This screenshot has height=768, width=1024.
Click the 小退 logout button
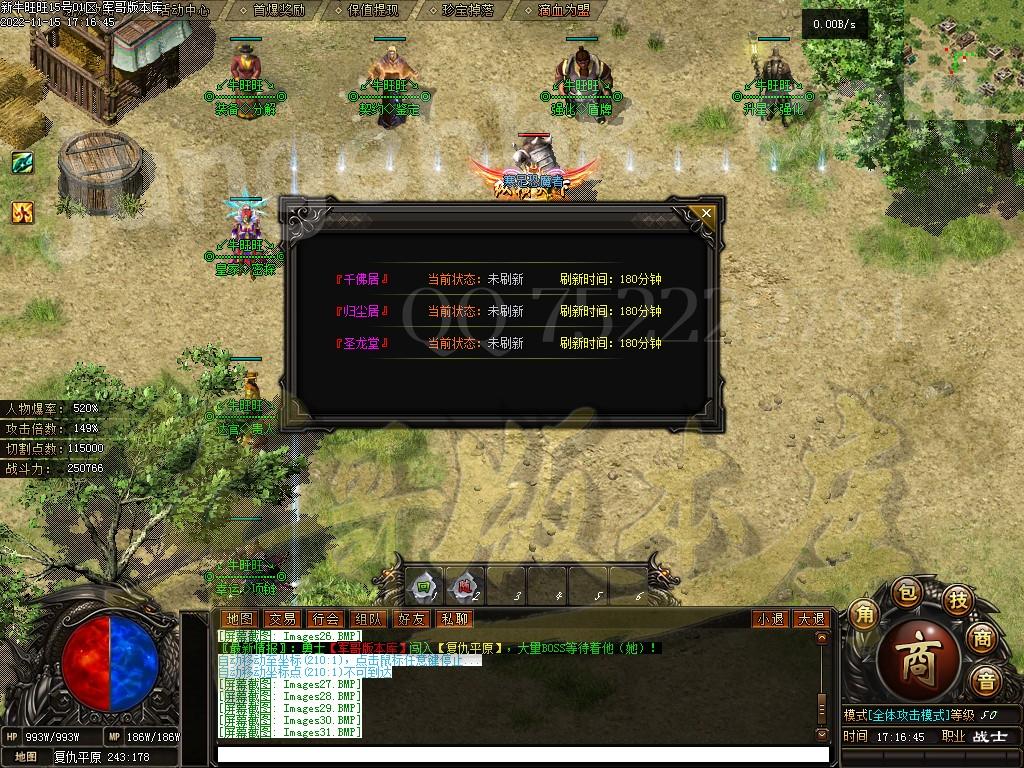click(770, 619)
